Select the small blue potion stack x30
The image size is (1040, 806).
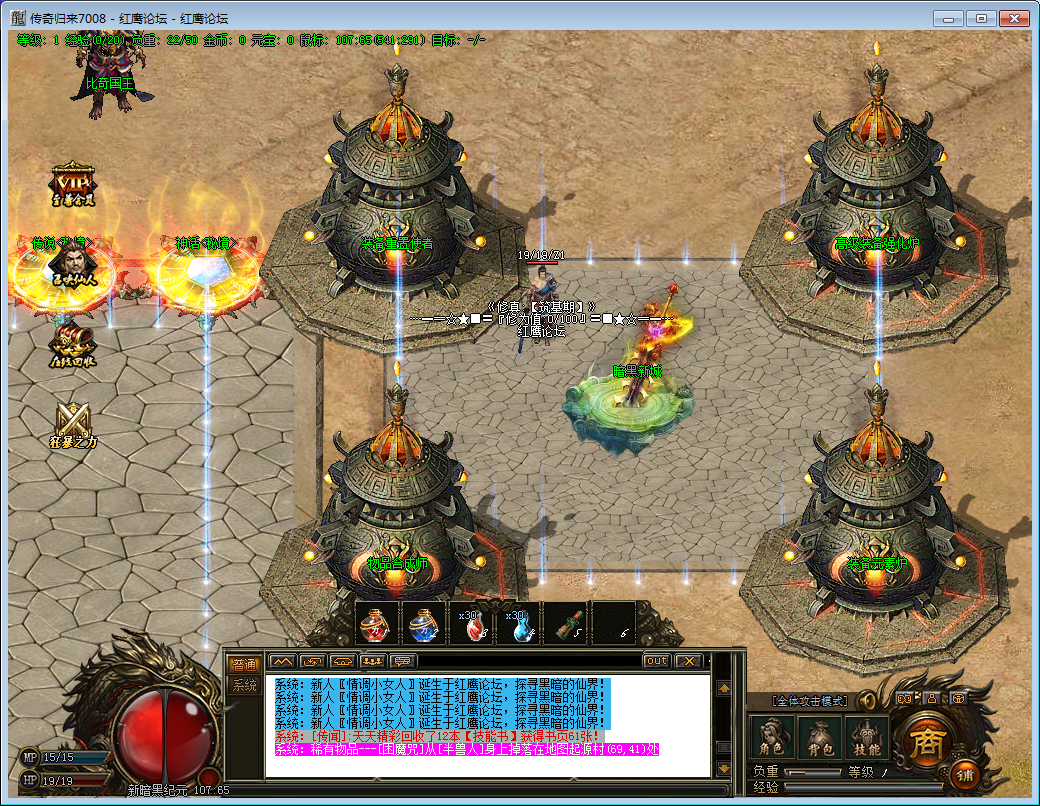tap(519, 625)
